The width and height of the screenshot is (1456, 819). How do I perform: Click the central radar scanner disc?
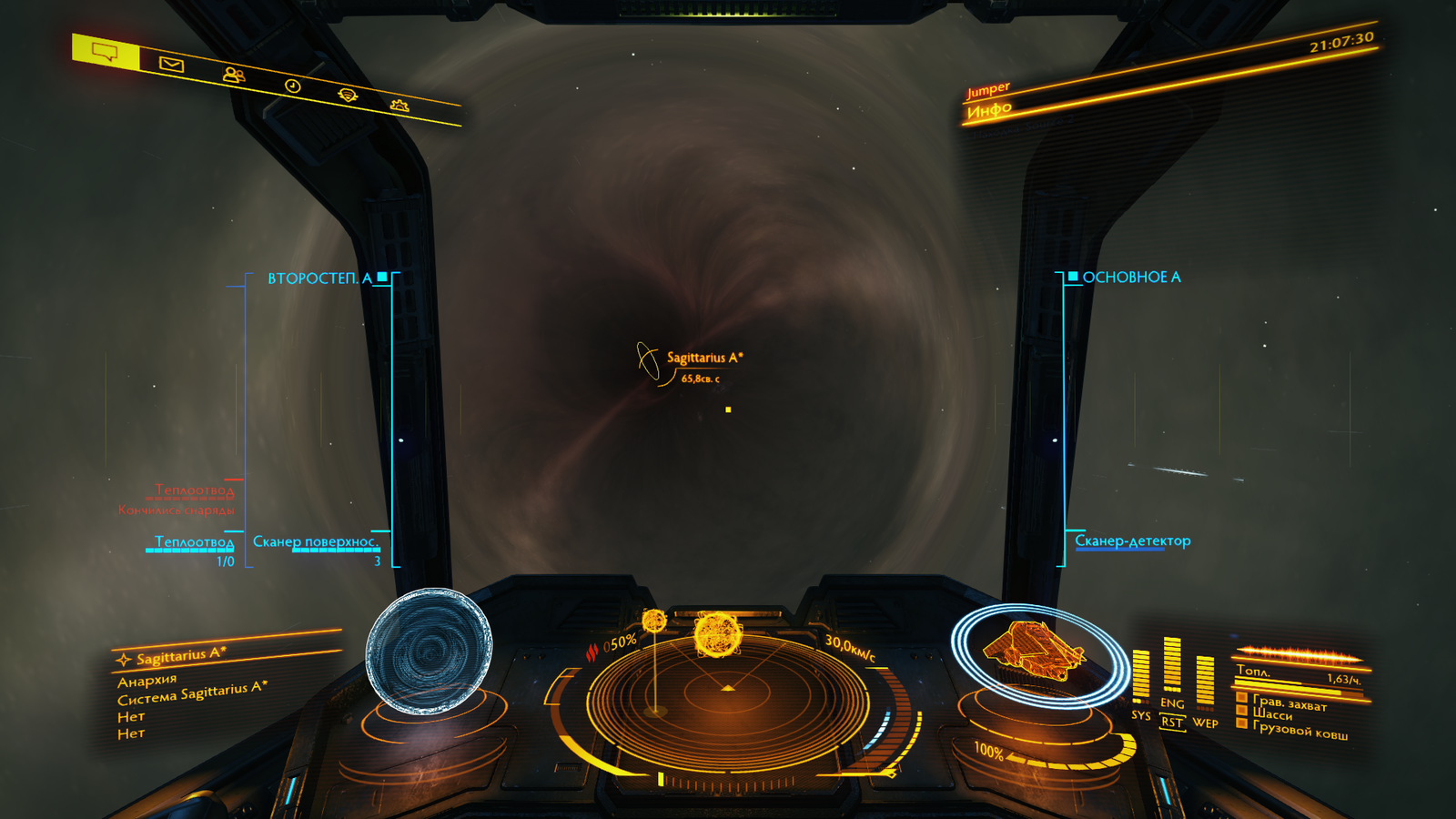[x=727, y=701]
